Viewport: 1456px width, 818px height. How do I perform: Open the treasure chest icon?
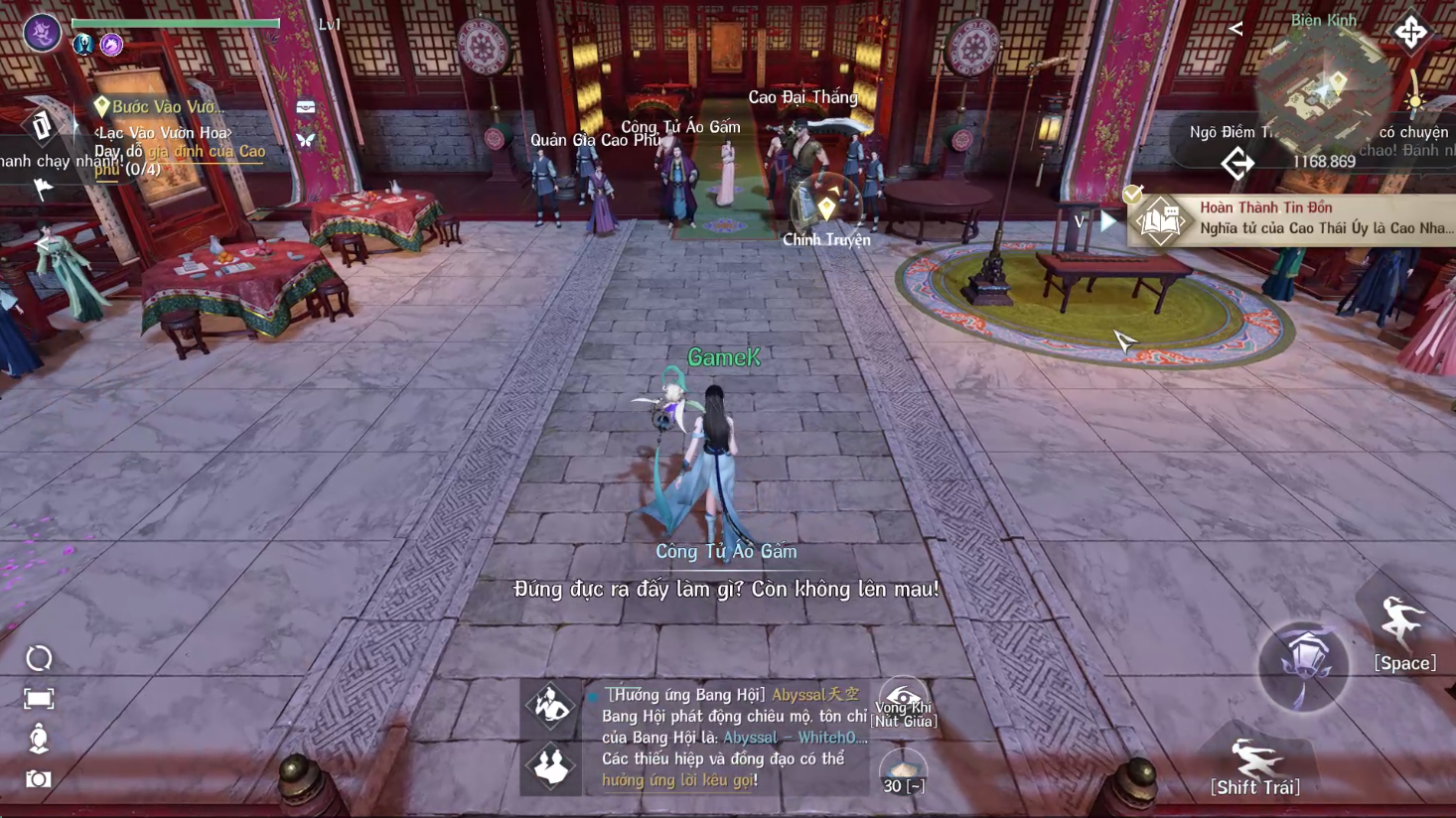(x=306, y=107)
